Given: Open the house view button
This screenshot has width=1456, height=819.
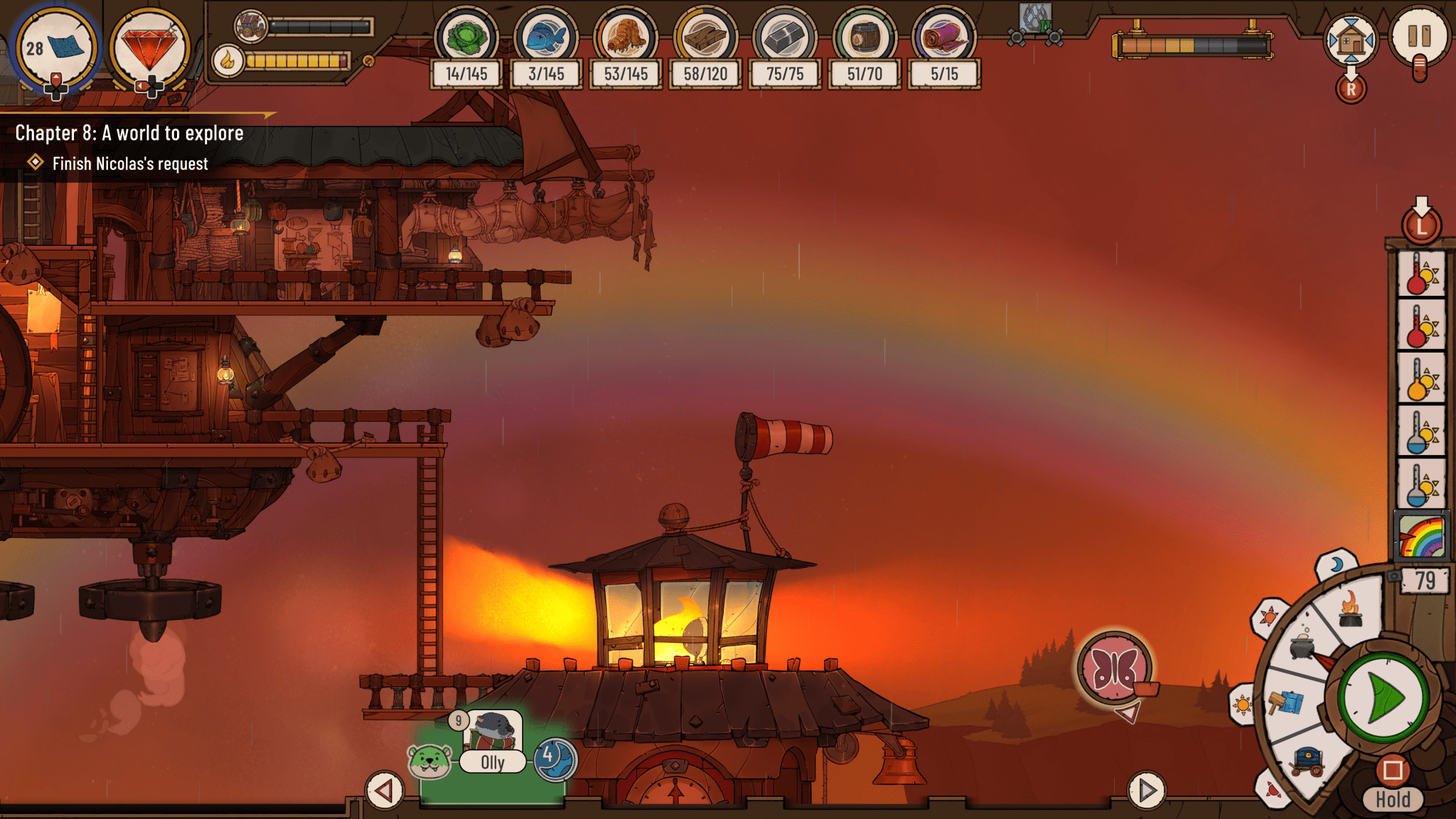Looking at the screenshot, I should coord(1350,41).
